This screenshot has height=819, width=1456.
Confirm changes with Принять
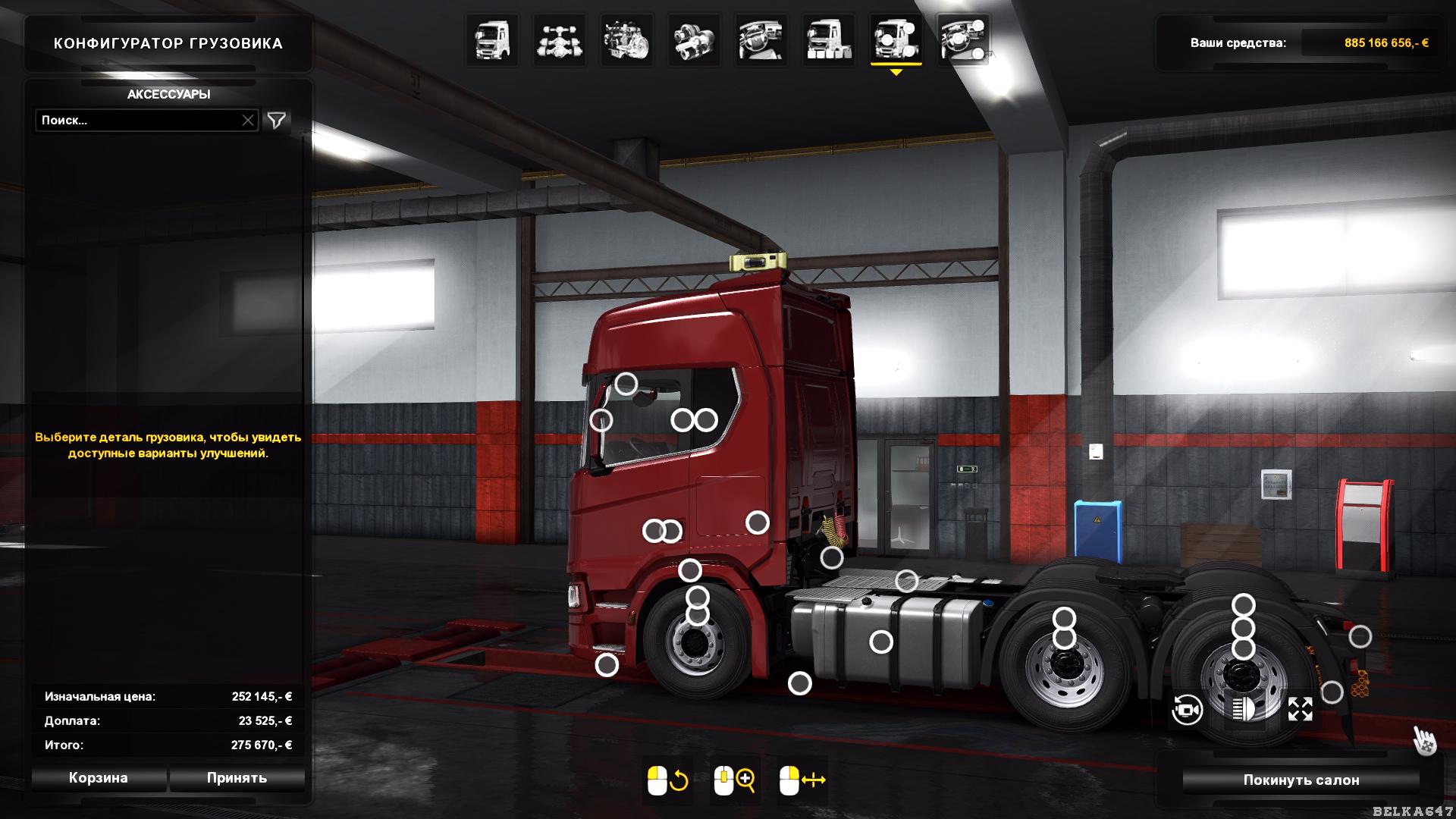(237, 778)
